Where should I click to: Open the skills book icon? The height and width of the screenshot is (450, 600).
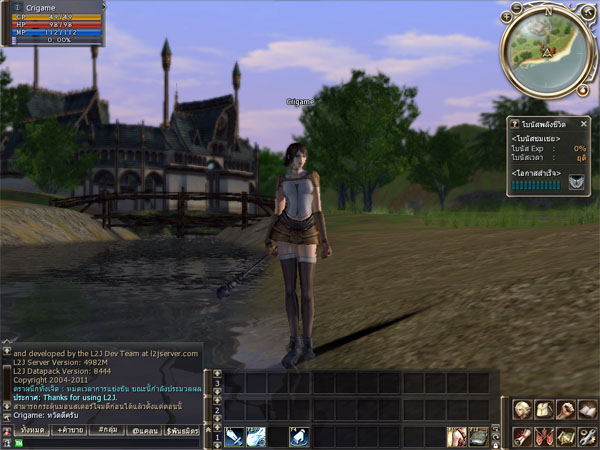(x=587, y=409)
